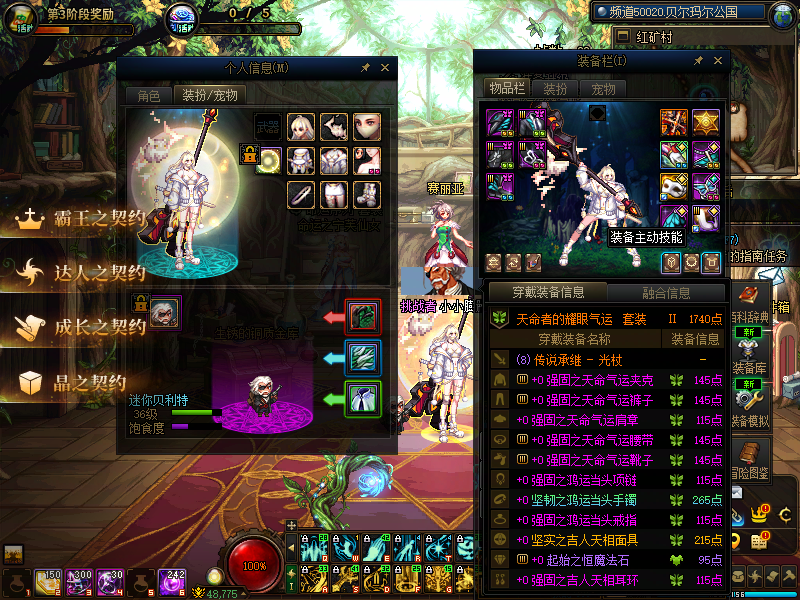Select the 迷你贝利特 pet portrait slot
The image size is (800, 600).
click(164, 313)
